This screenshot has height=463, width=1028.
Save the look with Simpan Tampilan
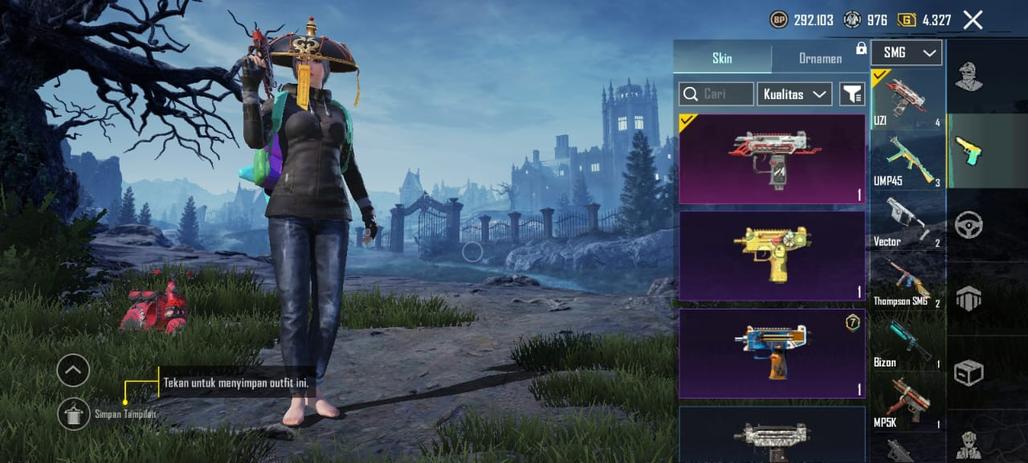[x=73, y=413]
